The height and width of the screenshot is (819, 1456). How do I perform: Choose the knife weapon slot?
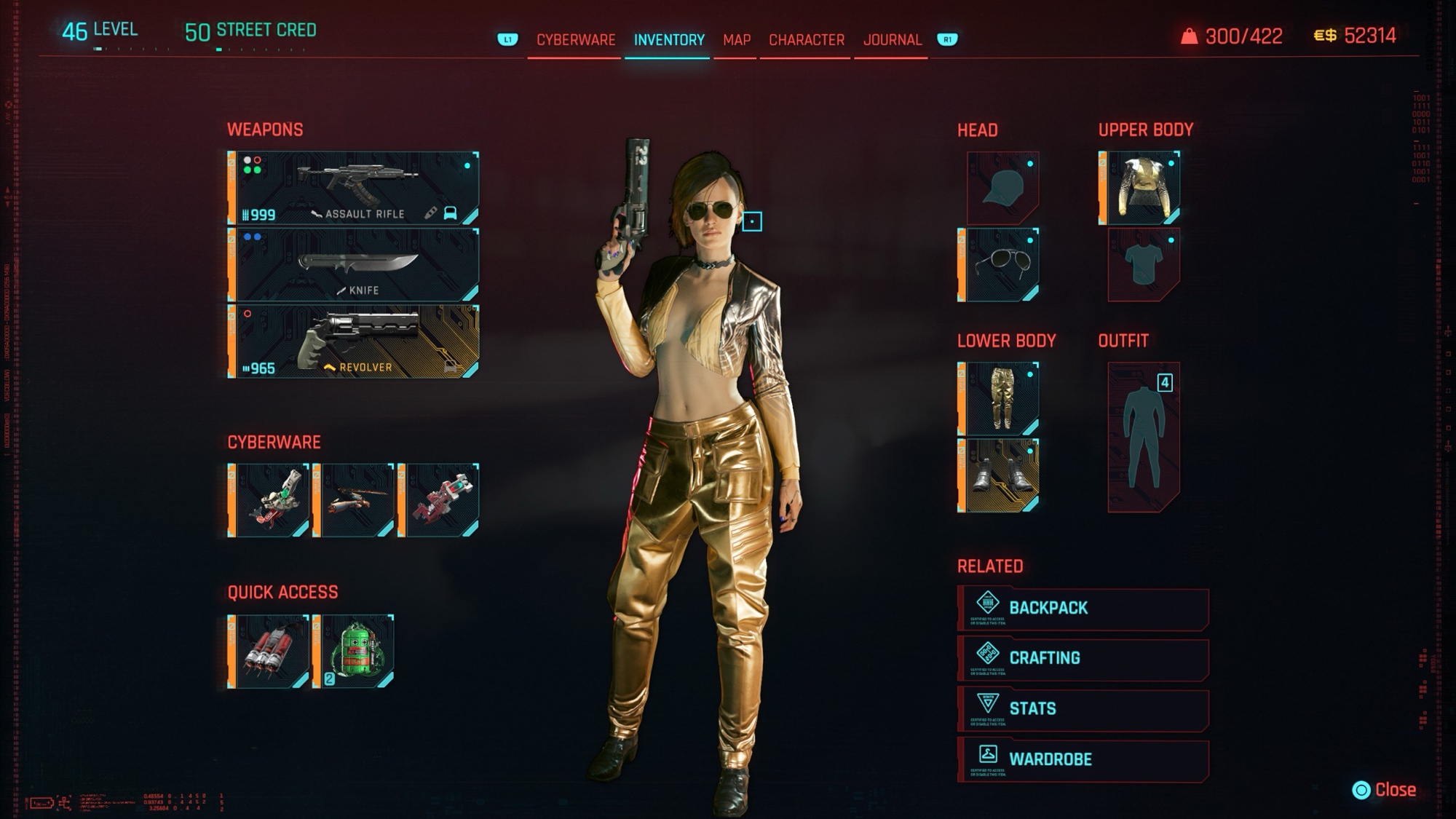[x=354, y=265]
